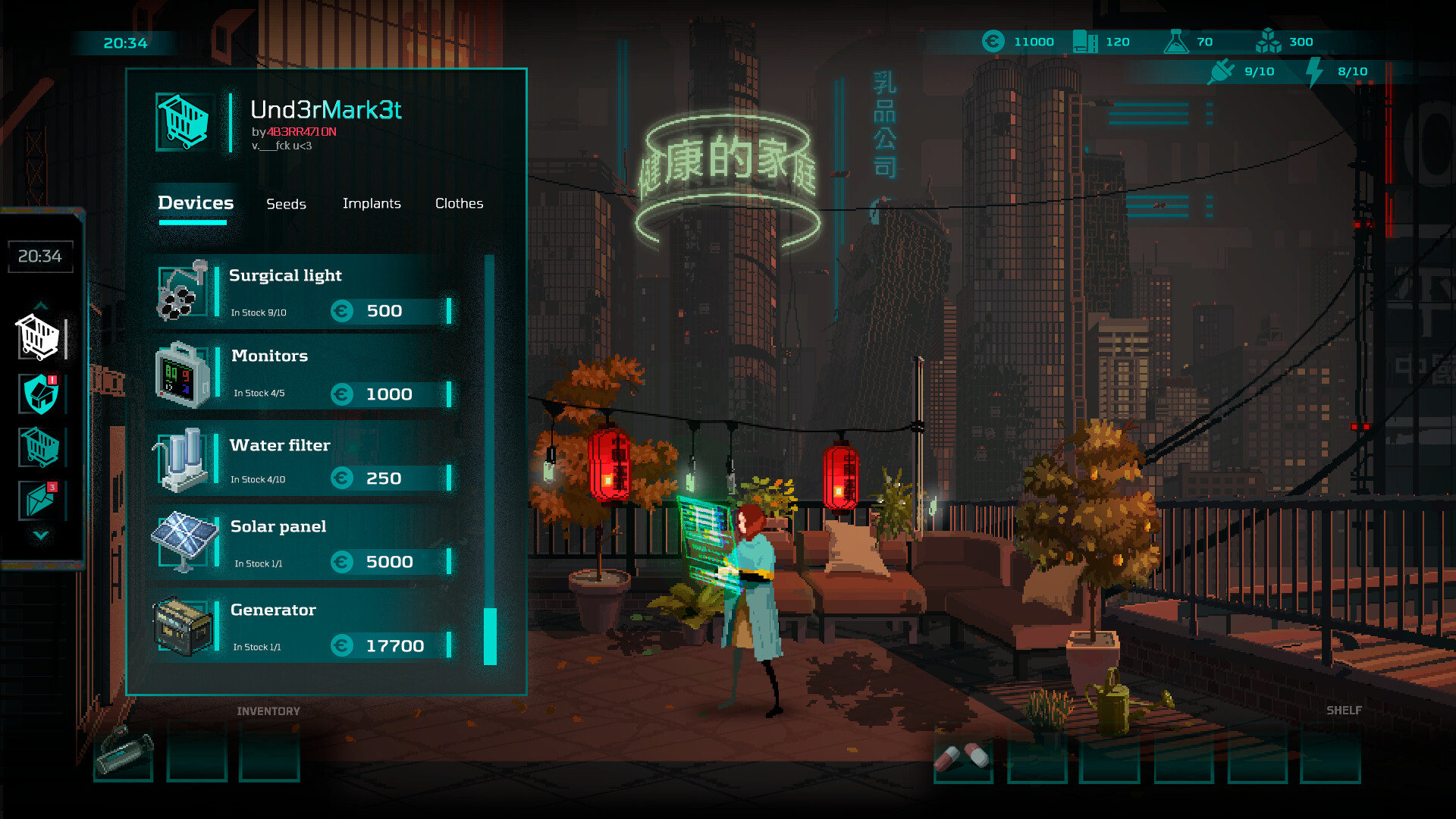Click the pills item on the shelf
1456x819 pixels.
click(x=962, y=755)
